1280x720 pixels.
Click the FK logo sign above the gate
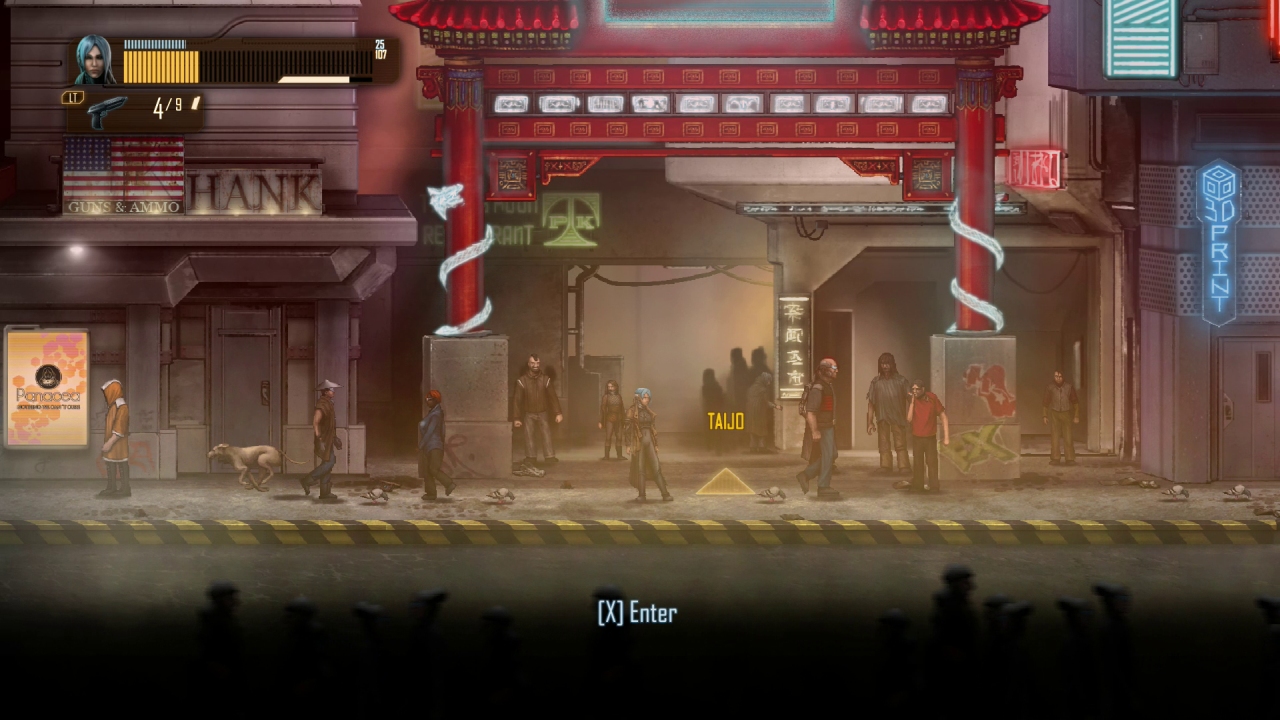click(x=568, y=220)
